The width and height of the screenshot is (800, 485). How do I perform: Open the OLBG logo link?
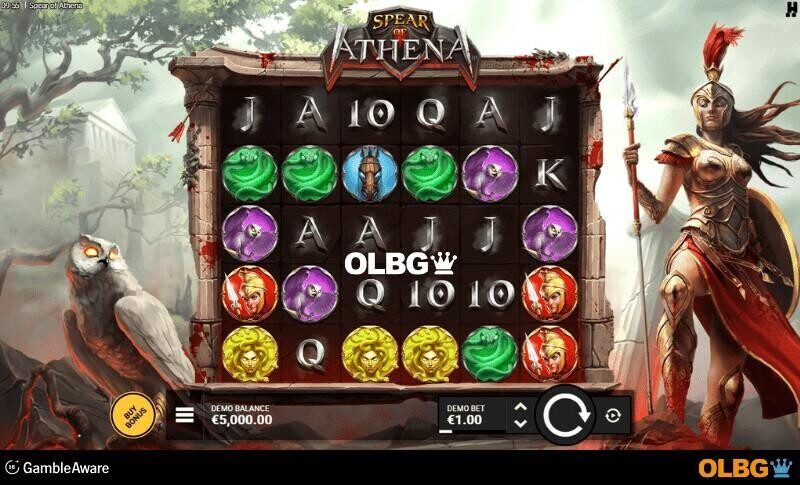point(744,468)
